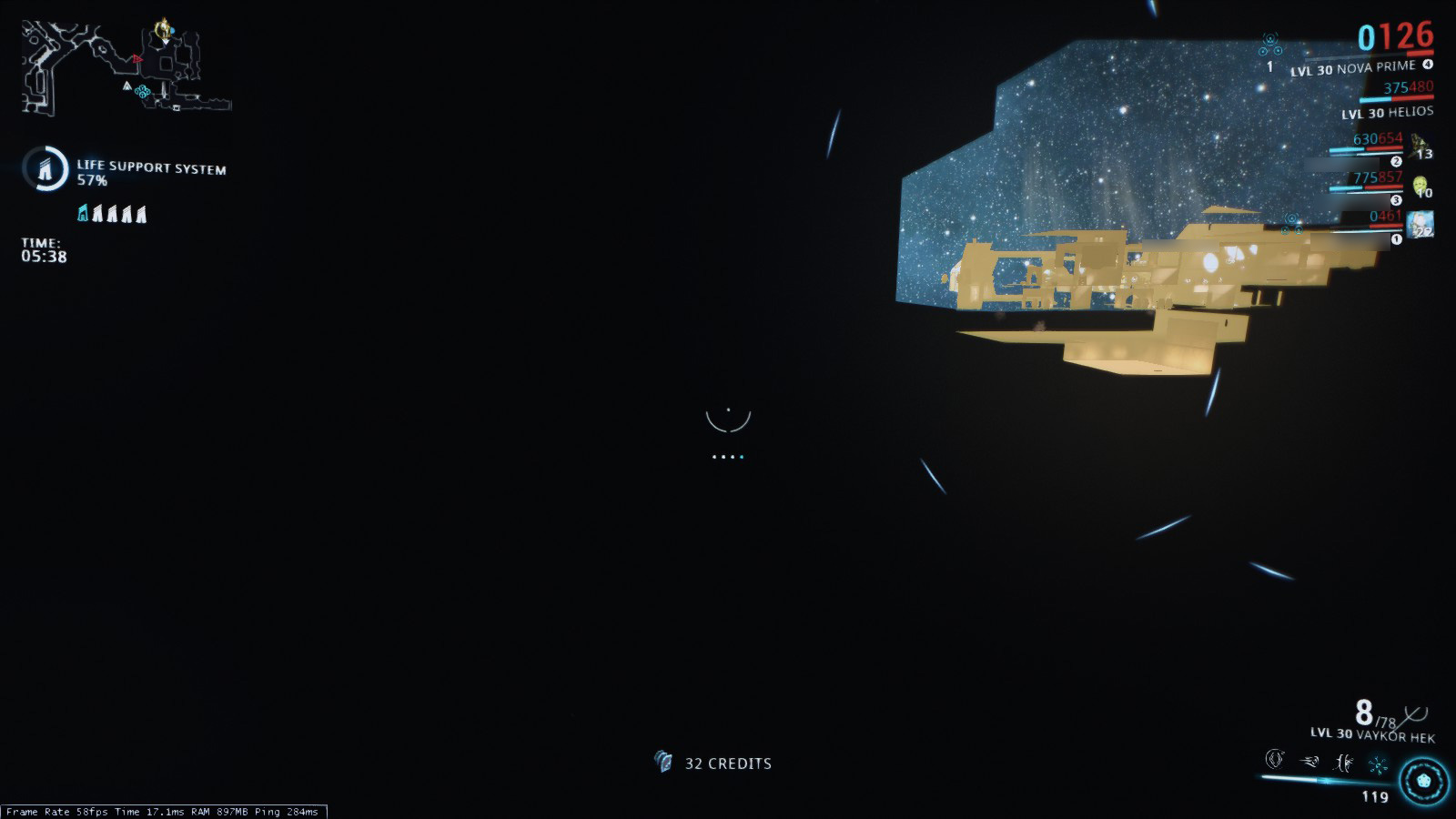Click the Life Support System objective icon

(x=45, y=168)
